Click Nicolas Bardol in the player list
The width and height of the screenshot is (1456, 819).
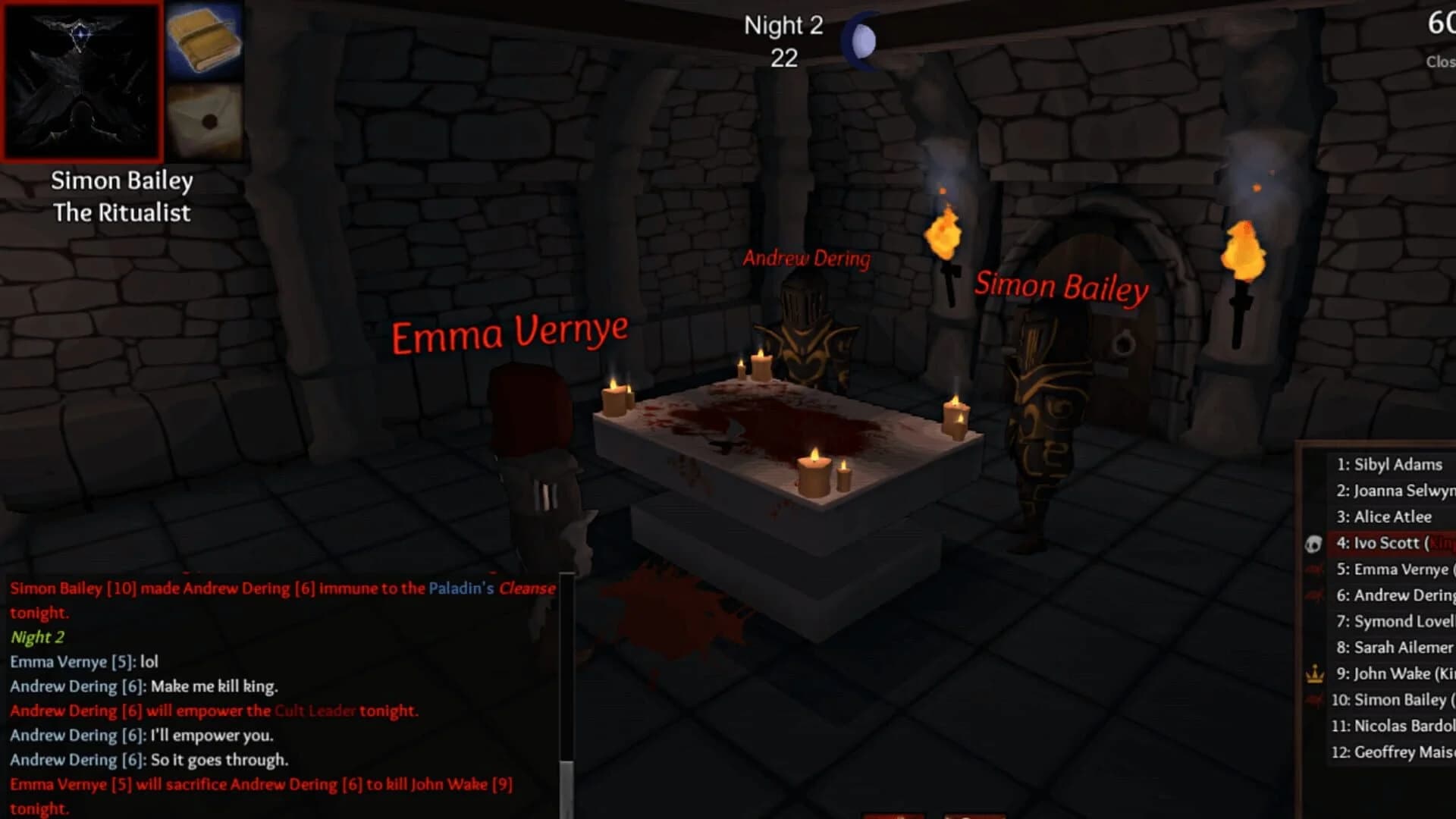[x=1394, y=726]
